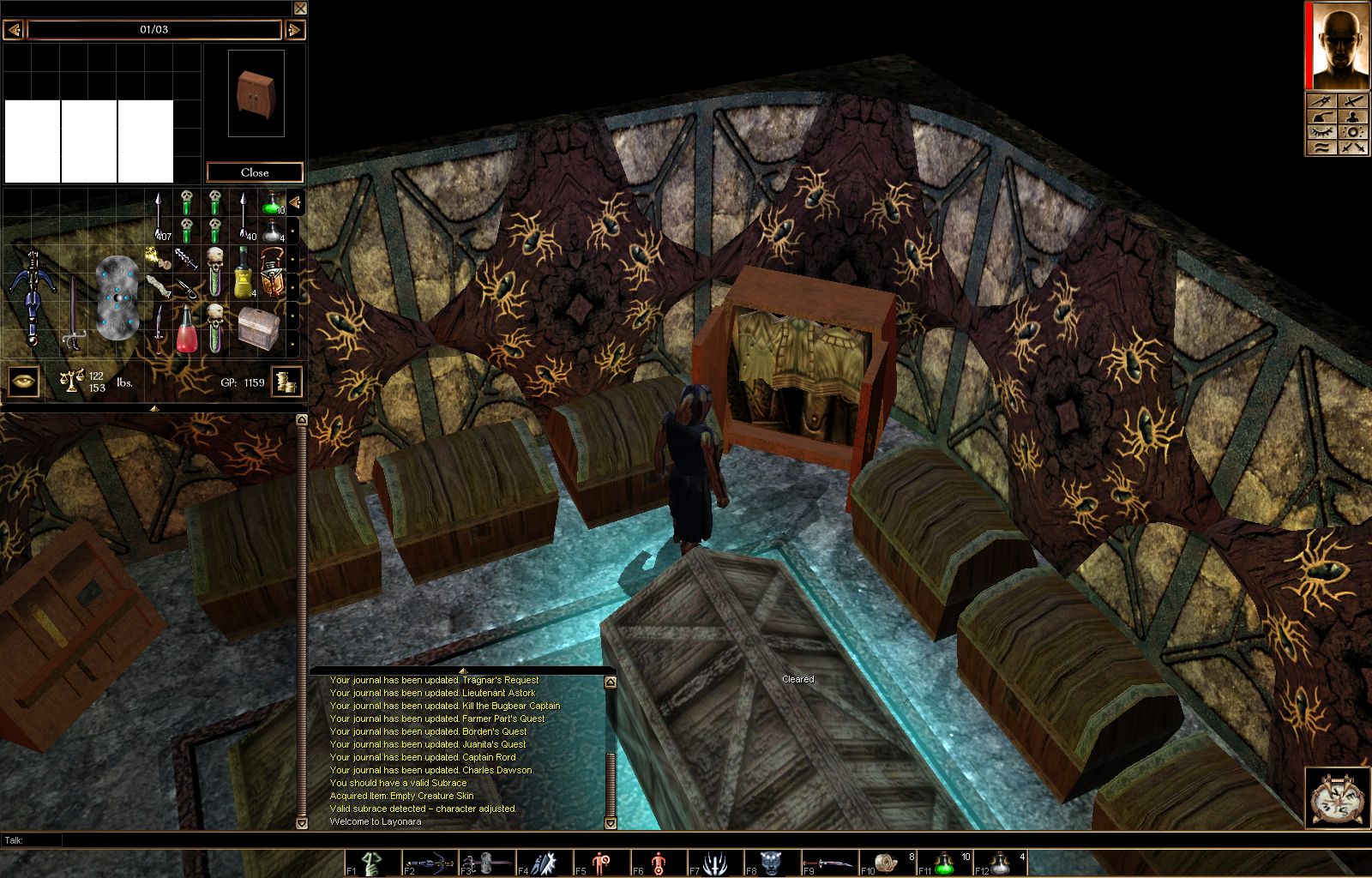Use the F1 hush gesture quickslot
The height and width of the screenshot is (878, 1372).
(x=372, y=863)
